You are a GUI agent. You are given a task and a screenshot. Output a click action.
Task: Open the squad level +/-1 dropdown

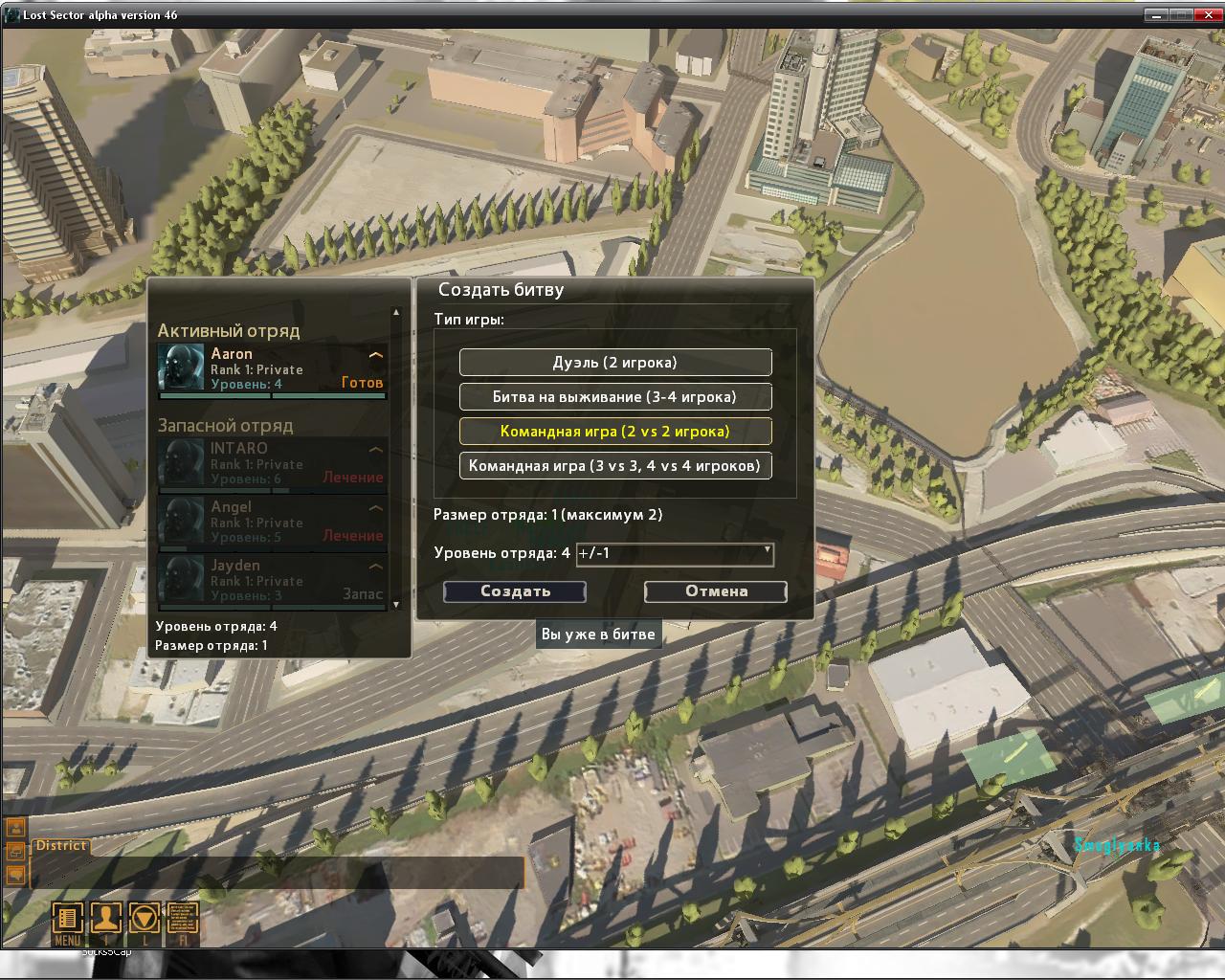(x=675, y=553)
